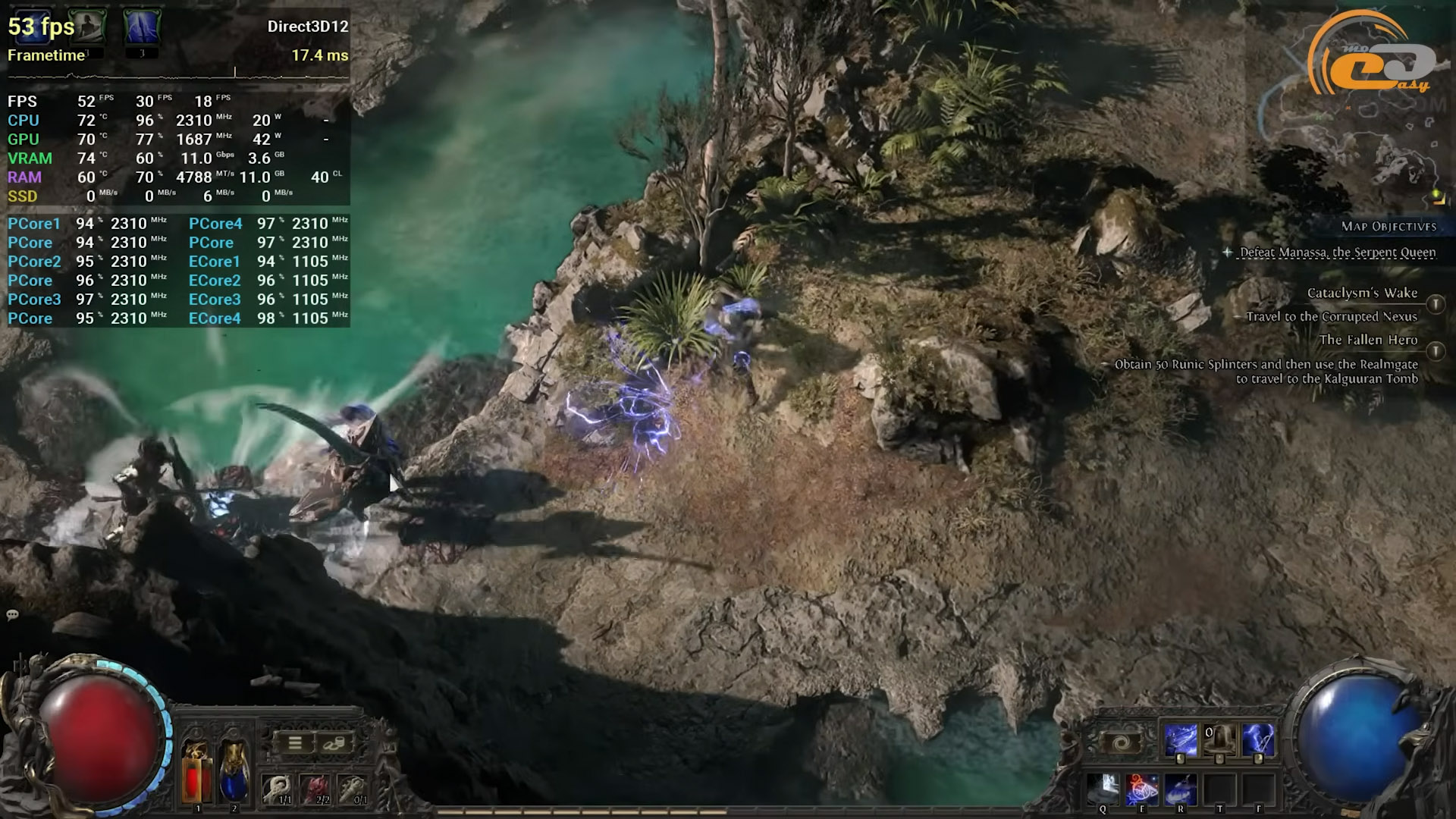Activate the red-orange rune skill on E
The image size is (1456, 819).
coord(1142,789)
